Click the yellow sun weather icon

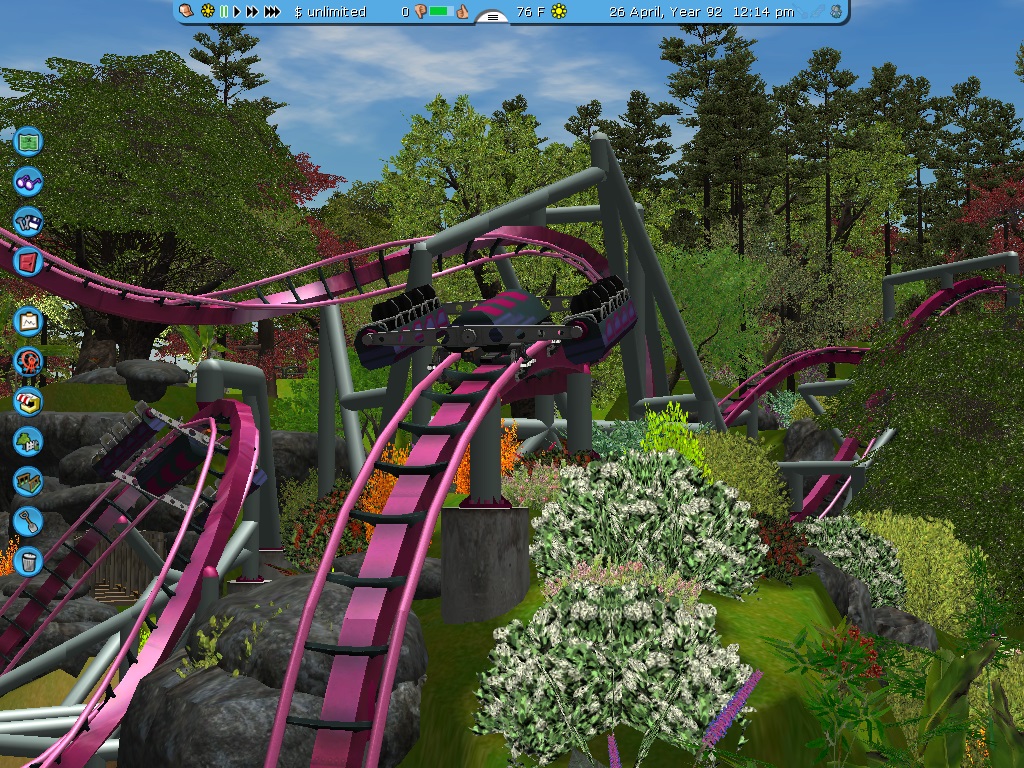click(559, 12)
